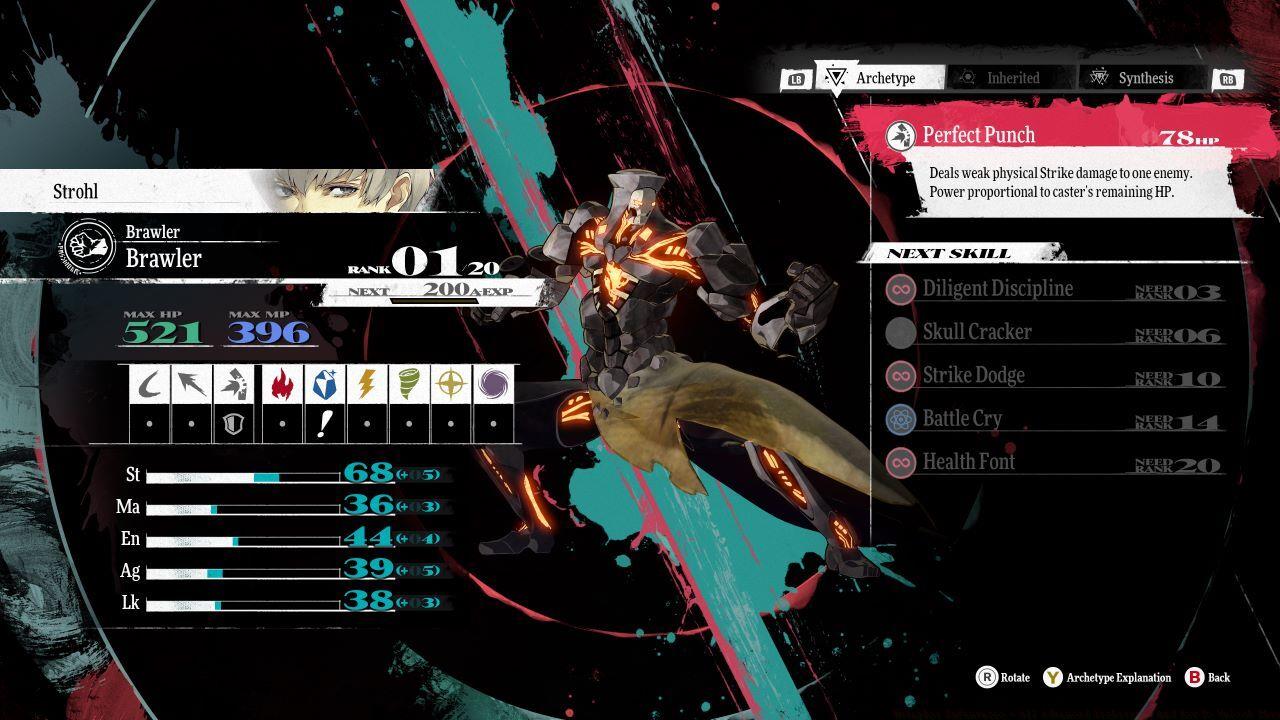The height and width of the screenshot is (720, 1280).
Task: Click the Electric lightning bolt affinity icon
Action: 367,383
